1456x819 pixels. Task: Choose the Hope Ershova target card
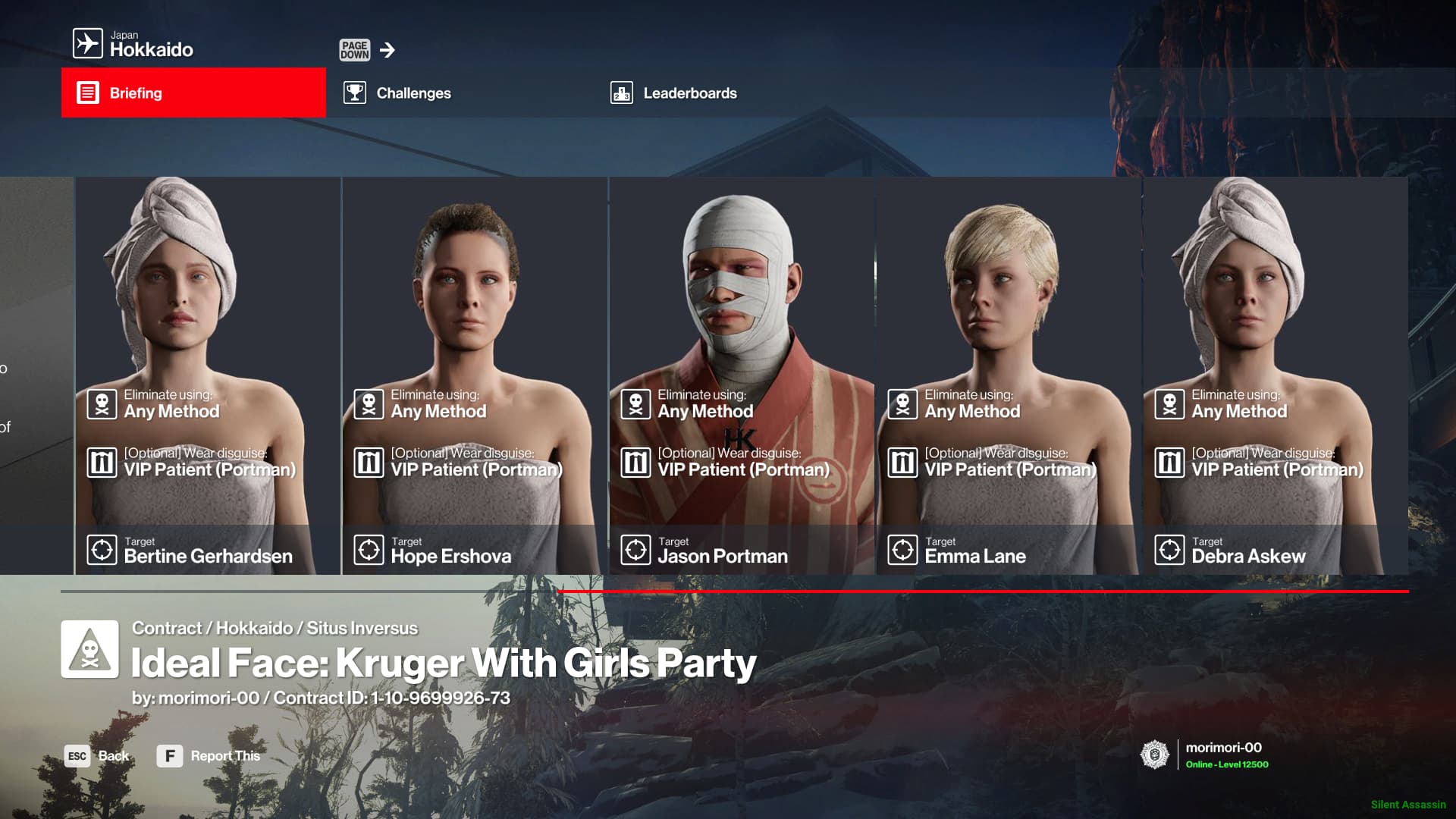(475, 375)
